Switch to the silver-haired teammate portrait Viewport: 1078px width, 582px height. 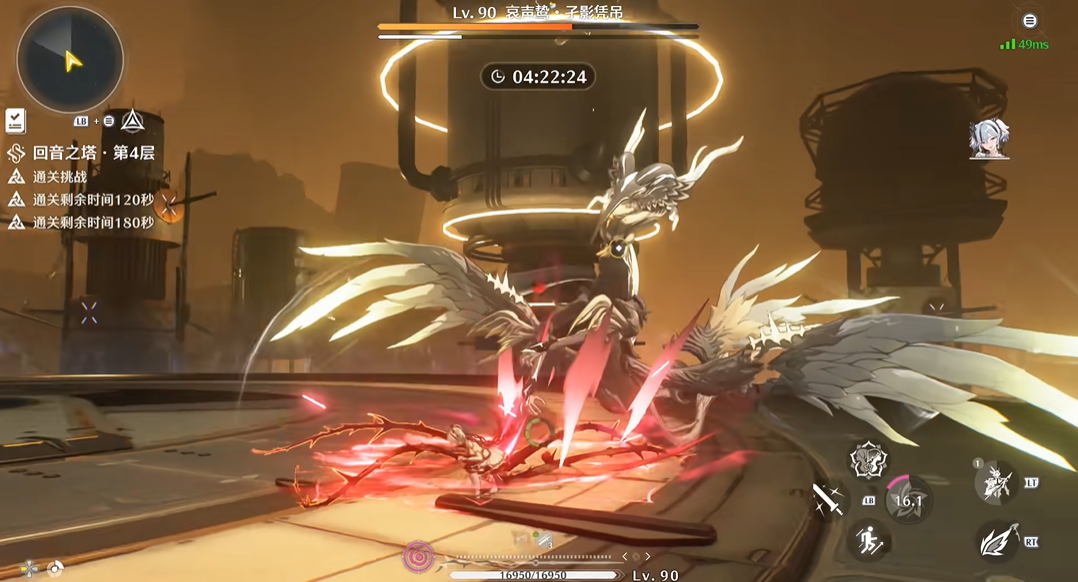point(989,141)
